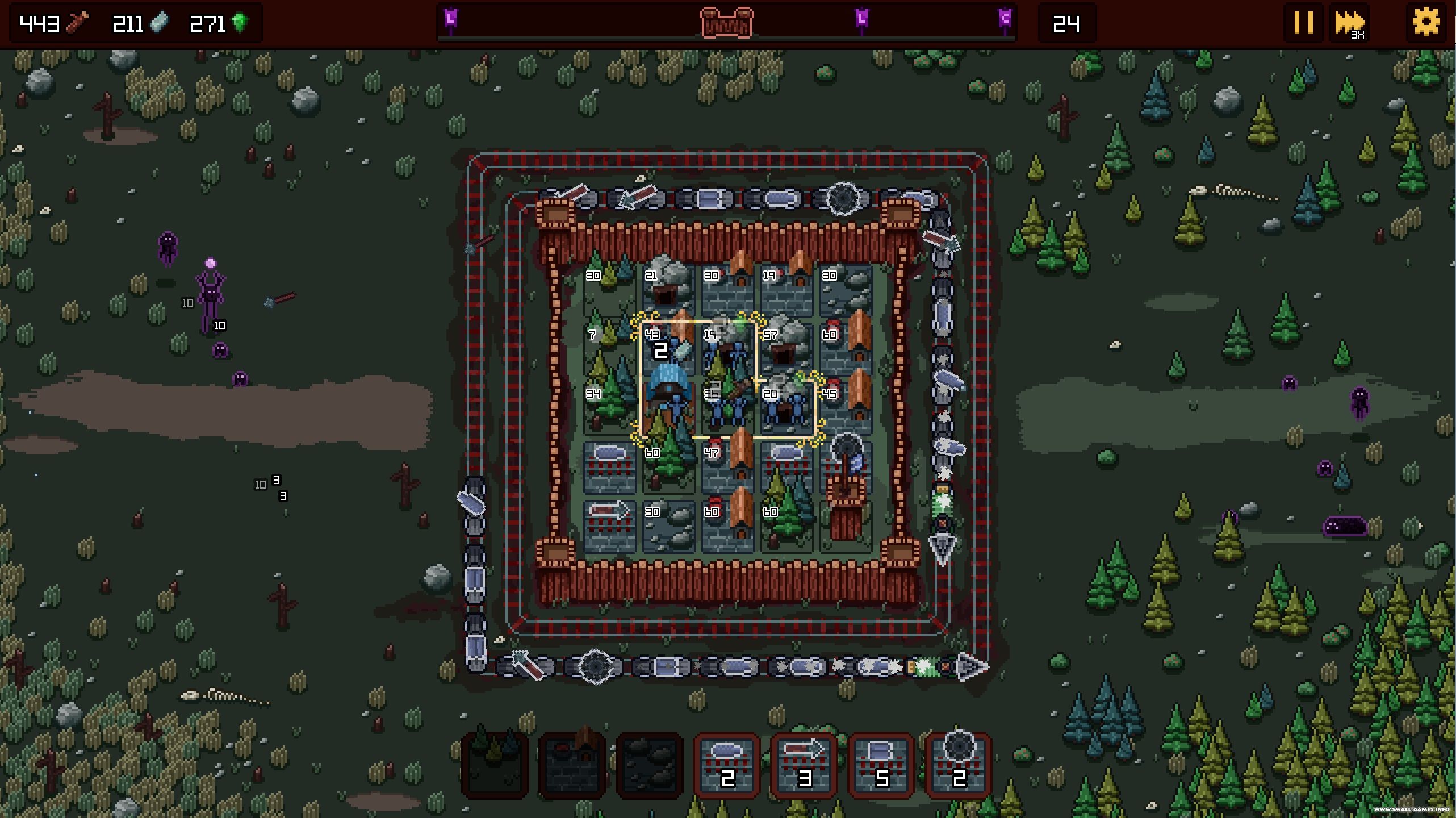This screenshot has width=1456, height=818.
Task: Toggle the 3x fast-forward speed
Action: [1349, 23]
